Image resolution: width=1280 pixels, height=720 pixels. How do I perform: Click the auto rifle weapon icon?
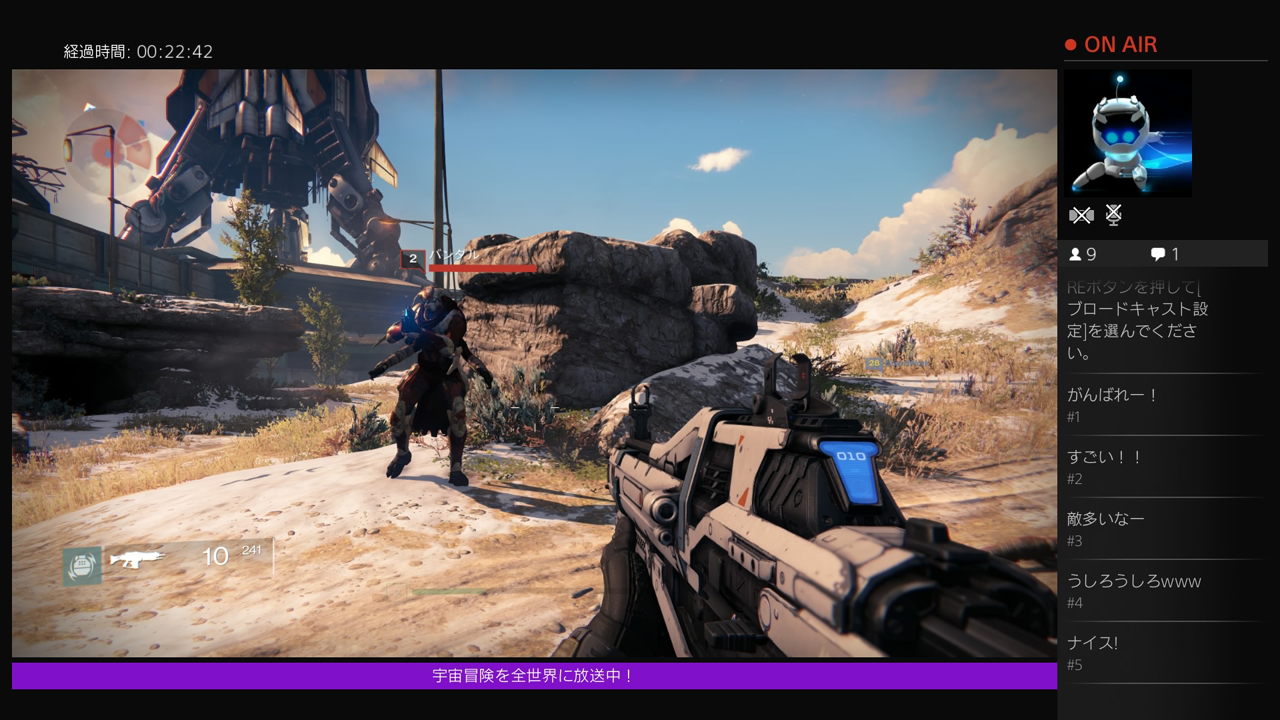click(137, 558)
